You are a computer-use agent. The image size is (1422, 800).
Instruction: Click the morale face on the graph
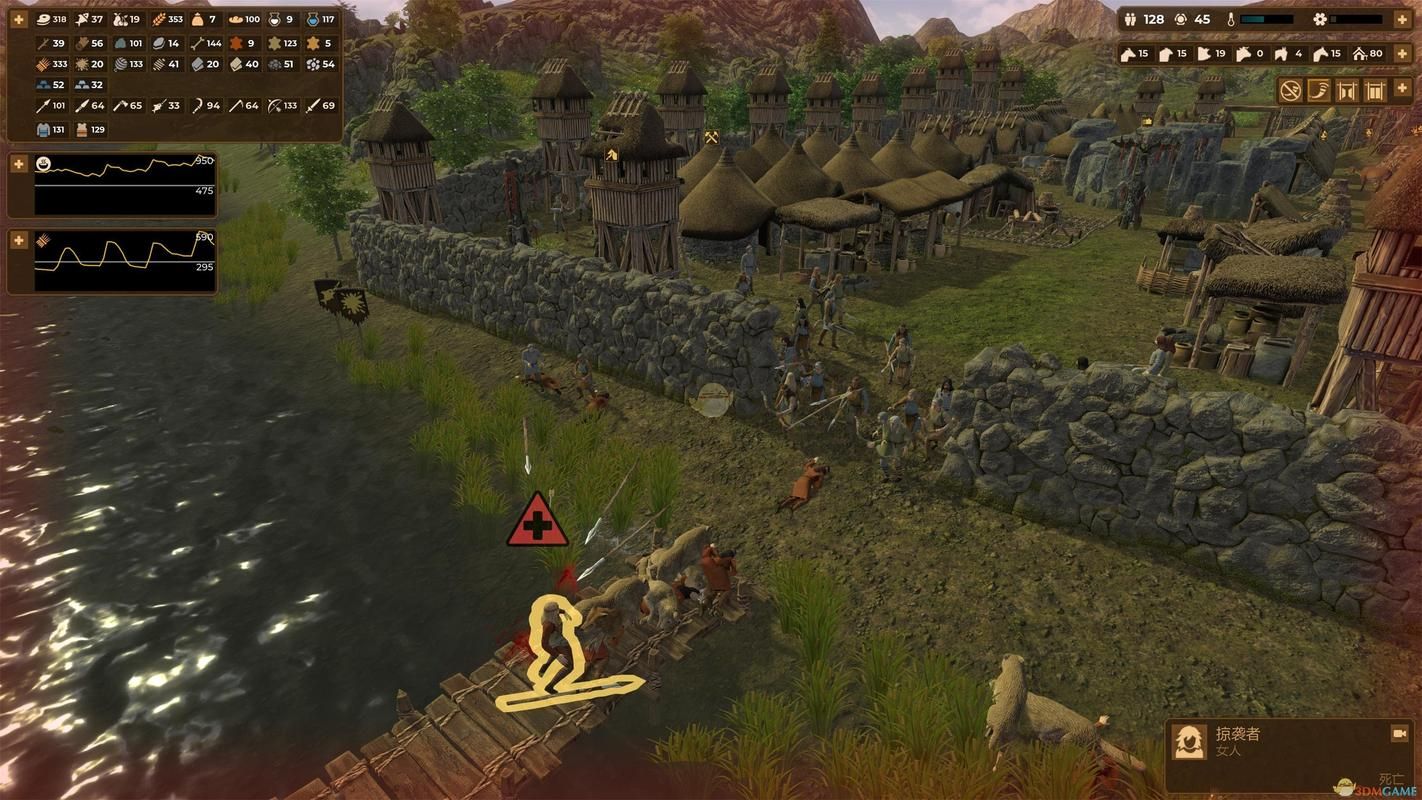[x=44, y=163]
